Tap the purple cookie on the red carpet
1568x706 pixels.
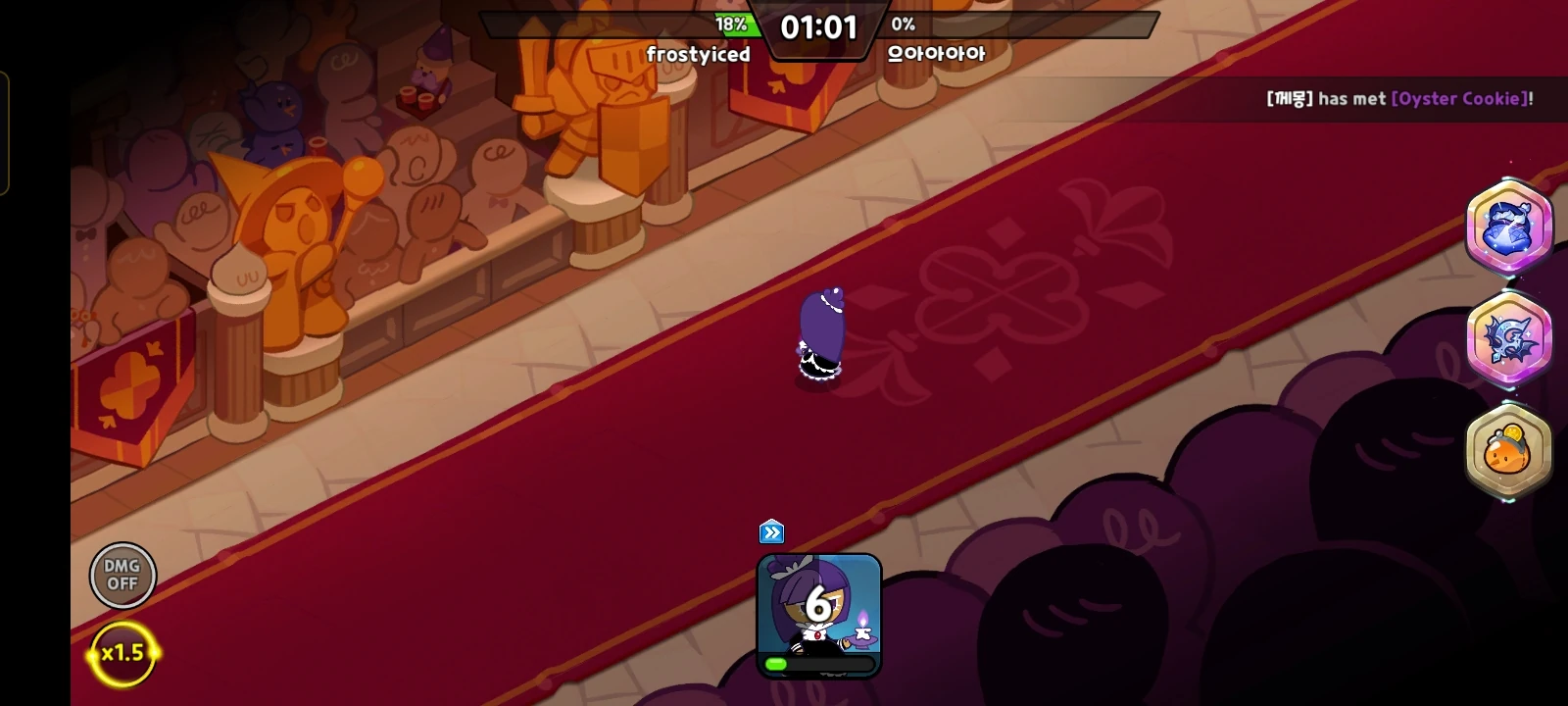pyautogui.click(x=821, y=333)
